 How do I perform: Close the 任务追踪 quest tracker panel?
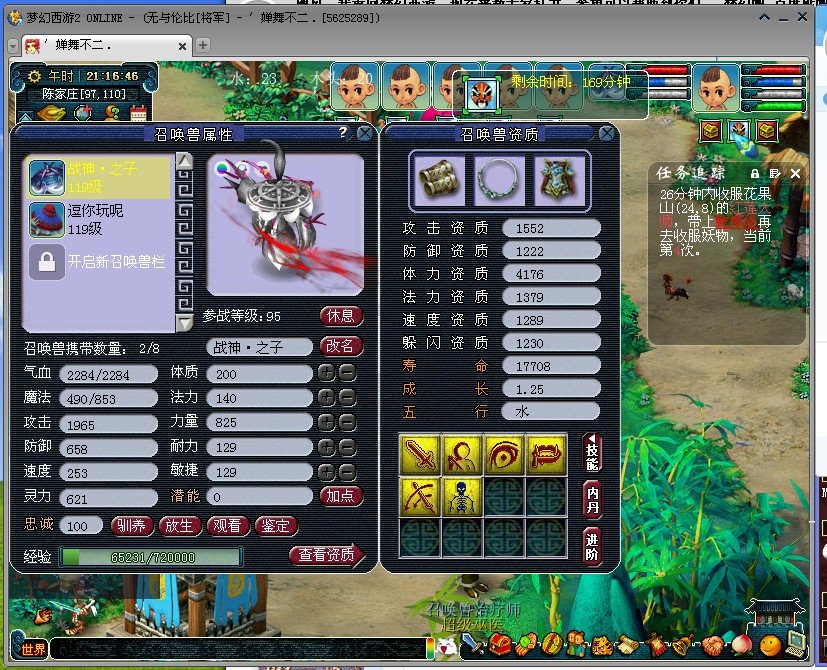tap(796, 173)
